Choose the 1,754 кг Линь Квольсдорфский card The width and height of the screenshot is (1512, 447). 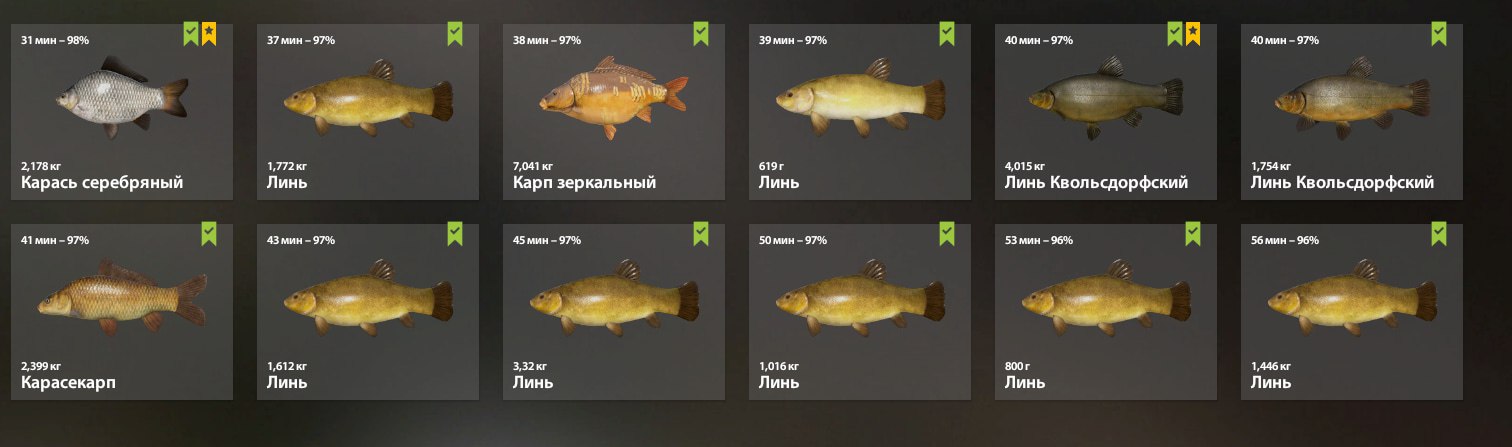point(1351,112)
